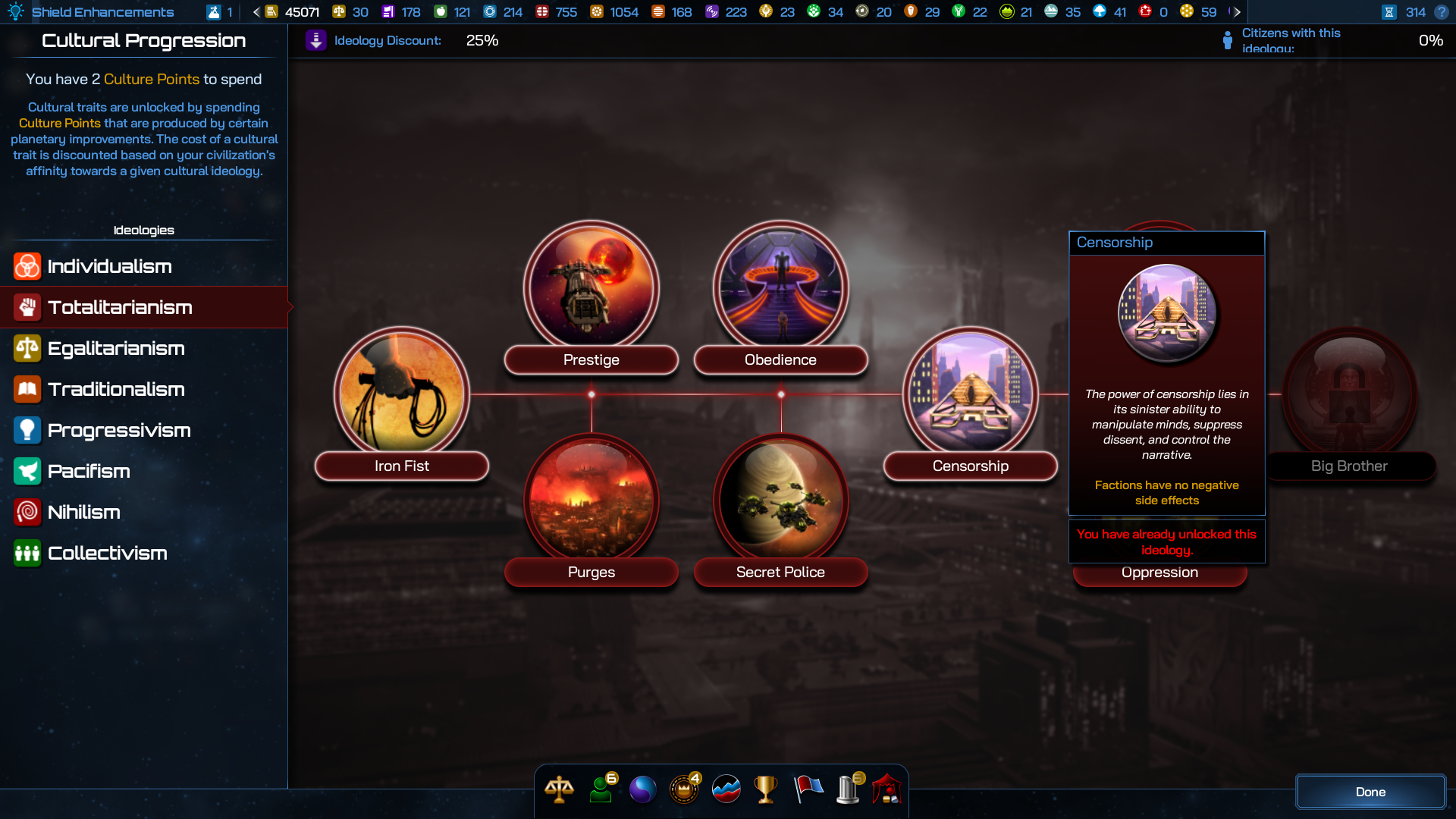Switch to the Egalitarianism ideology

pyautogui.click(x=116, y=348)
